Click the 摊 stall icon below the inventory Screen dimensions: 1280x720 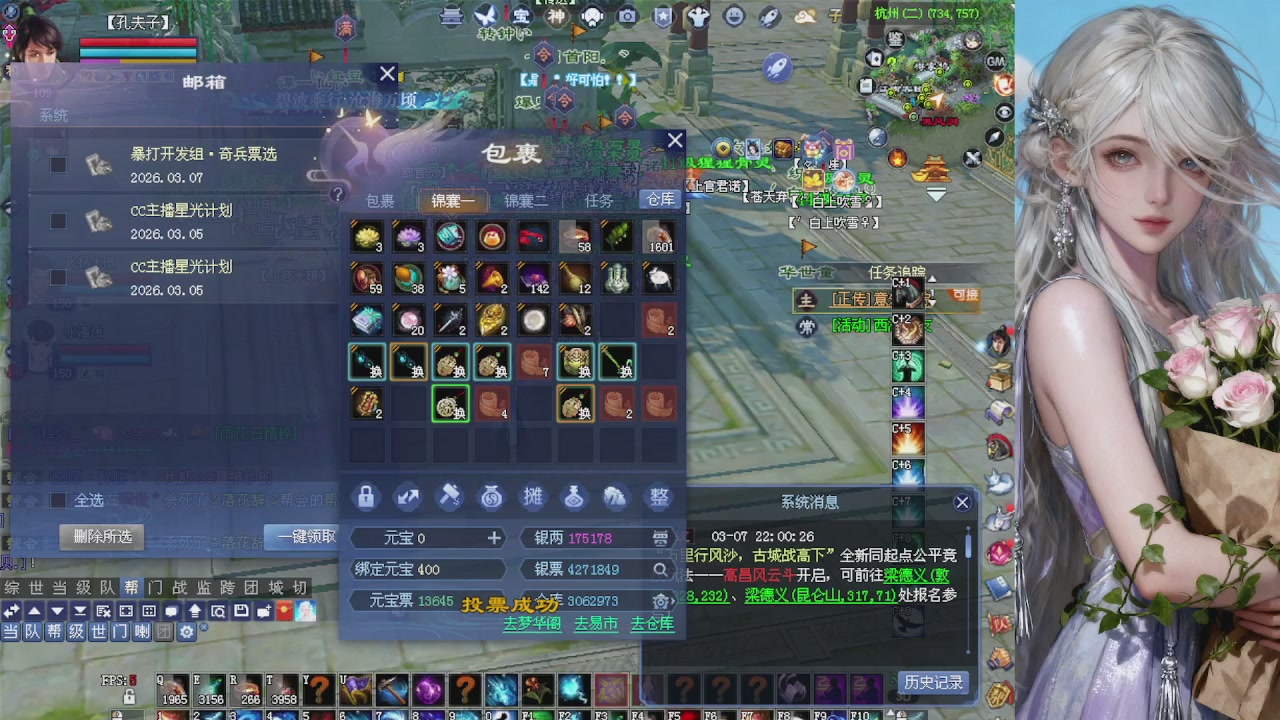pyautogui.click(x=533, y=497)
